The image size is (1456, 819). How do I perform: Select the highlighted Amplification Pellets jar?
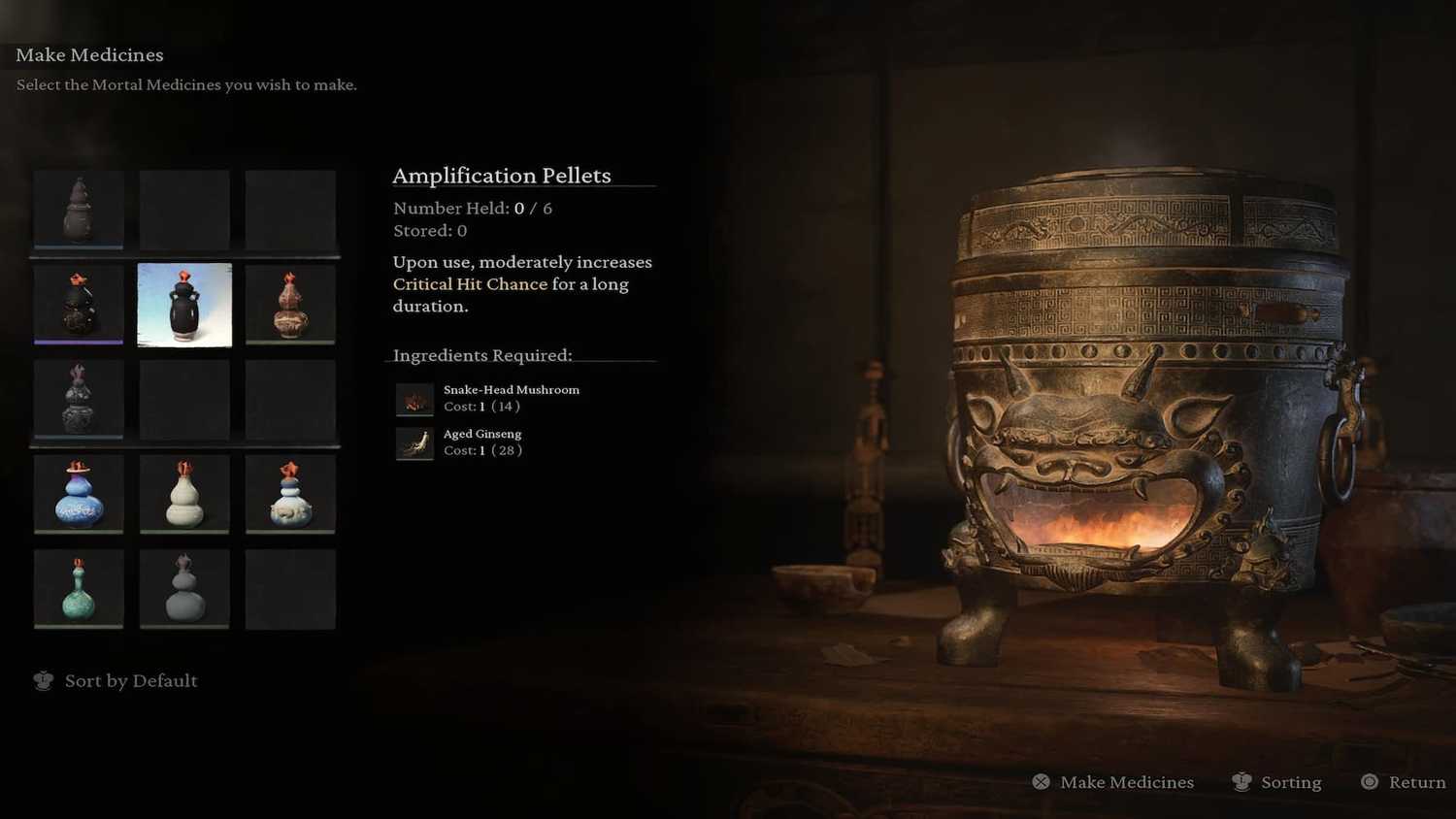click(x=184, y=305)
